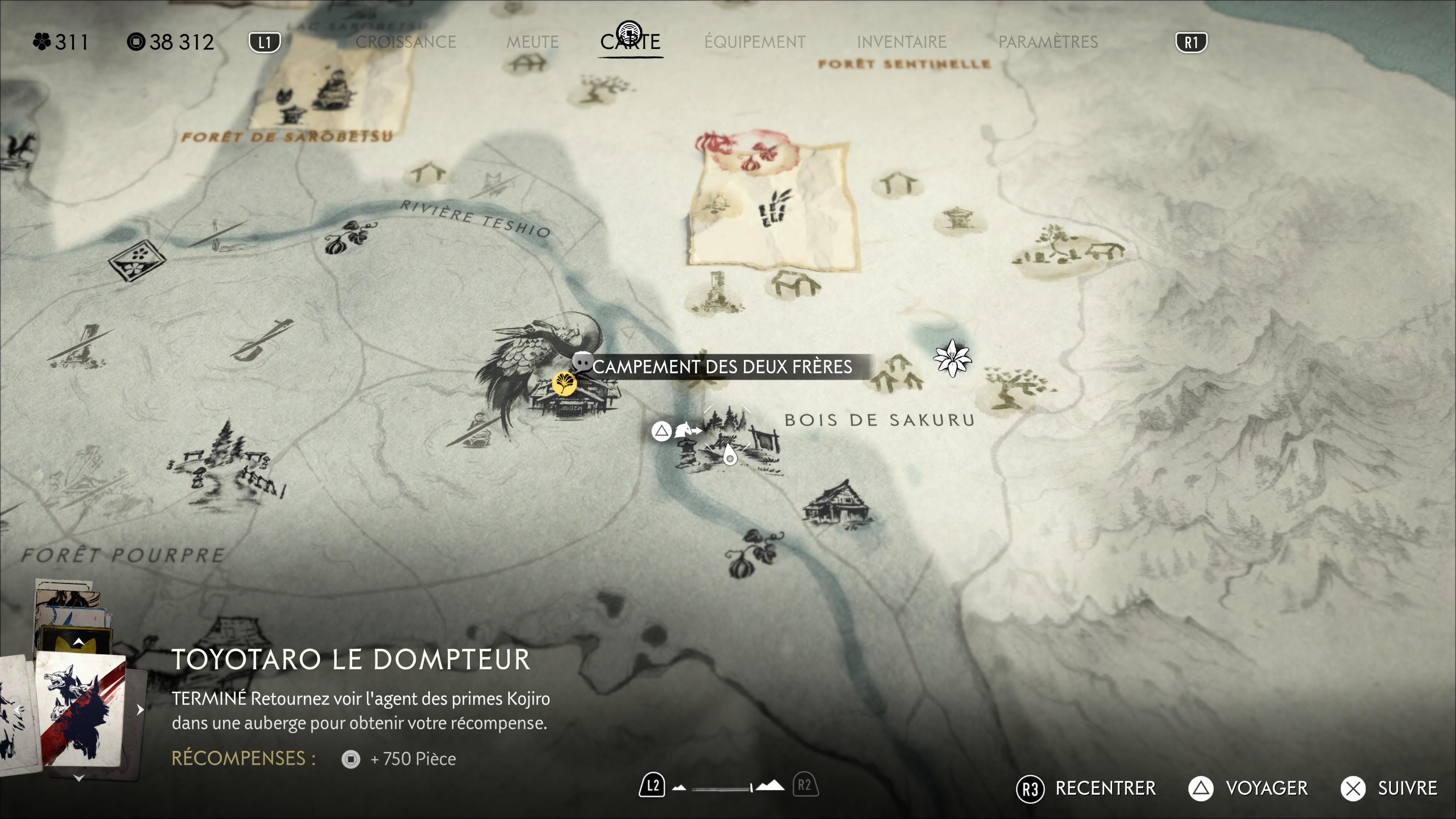Screen dimensions: 1456x819
Task: Choose the Voyager fast travel option
Action: coord(1266,788)
